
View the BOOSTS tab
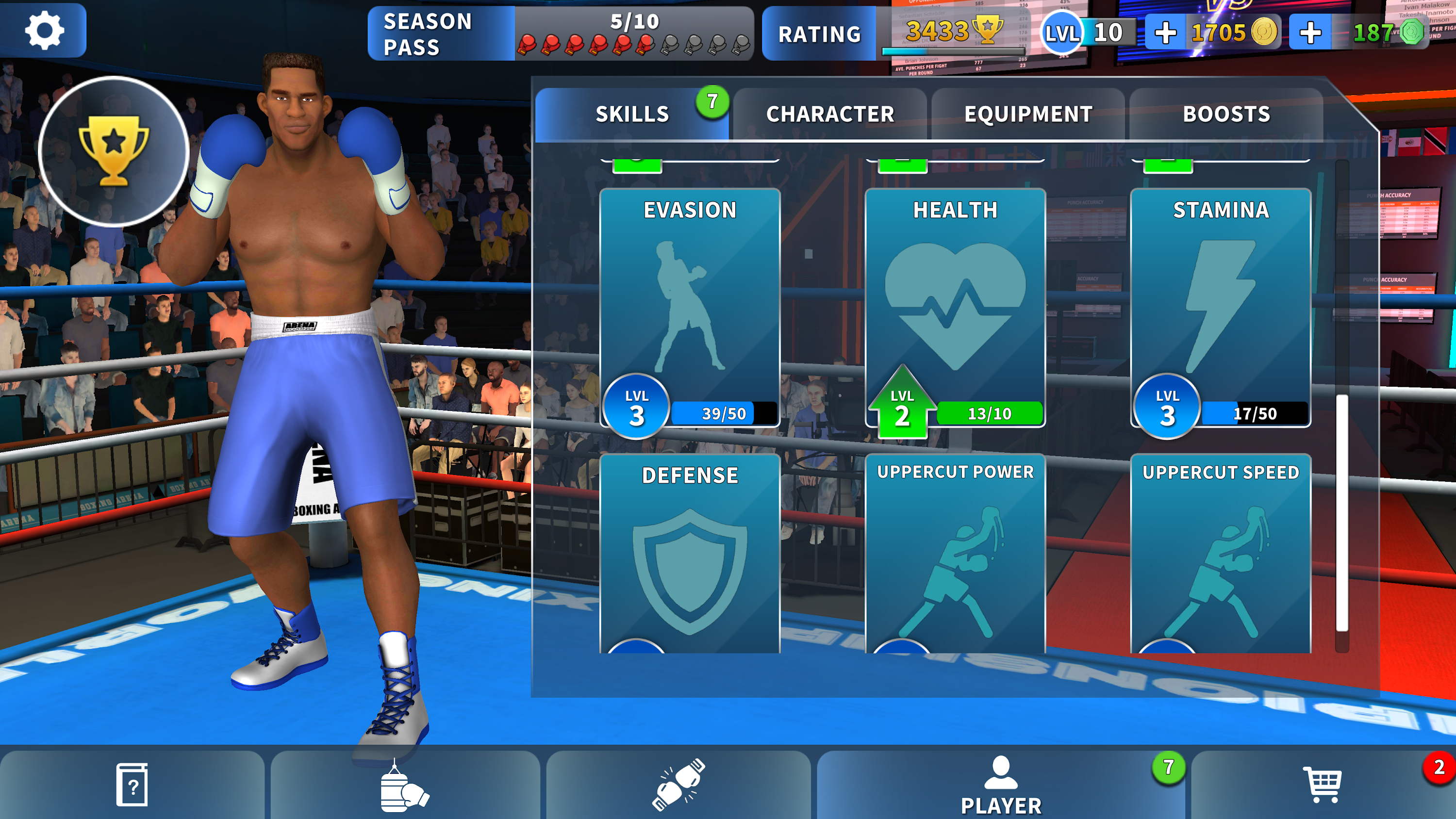click(1228, 114)
